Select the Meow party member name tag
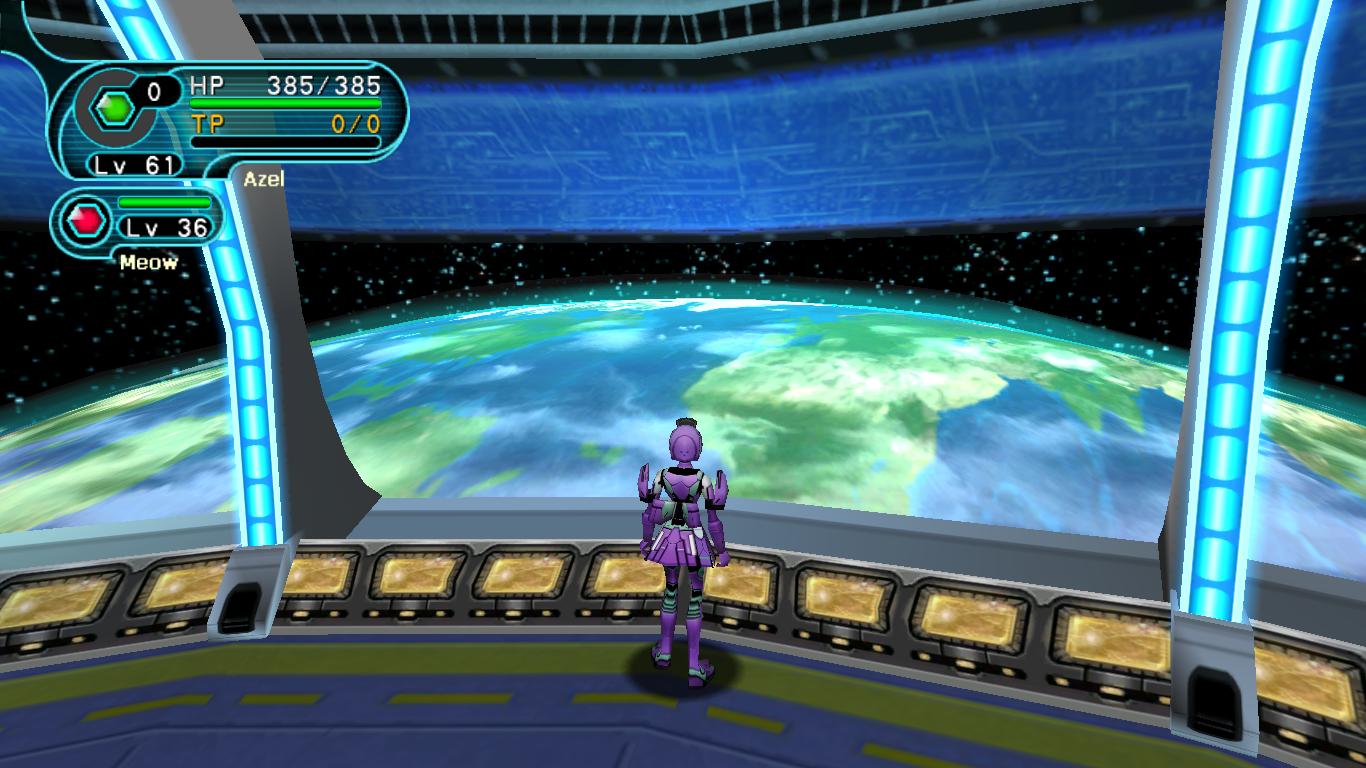 tap(149, 263)
